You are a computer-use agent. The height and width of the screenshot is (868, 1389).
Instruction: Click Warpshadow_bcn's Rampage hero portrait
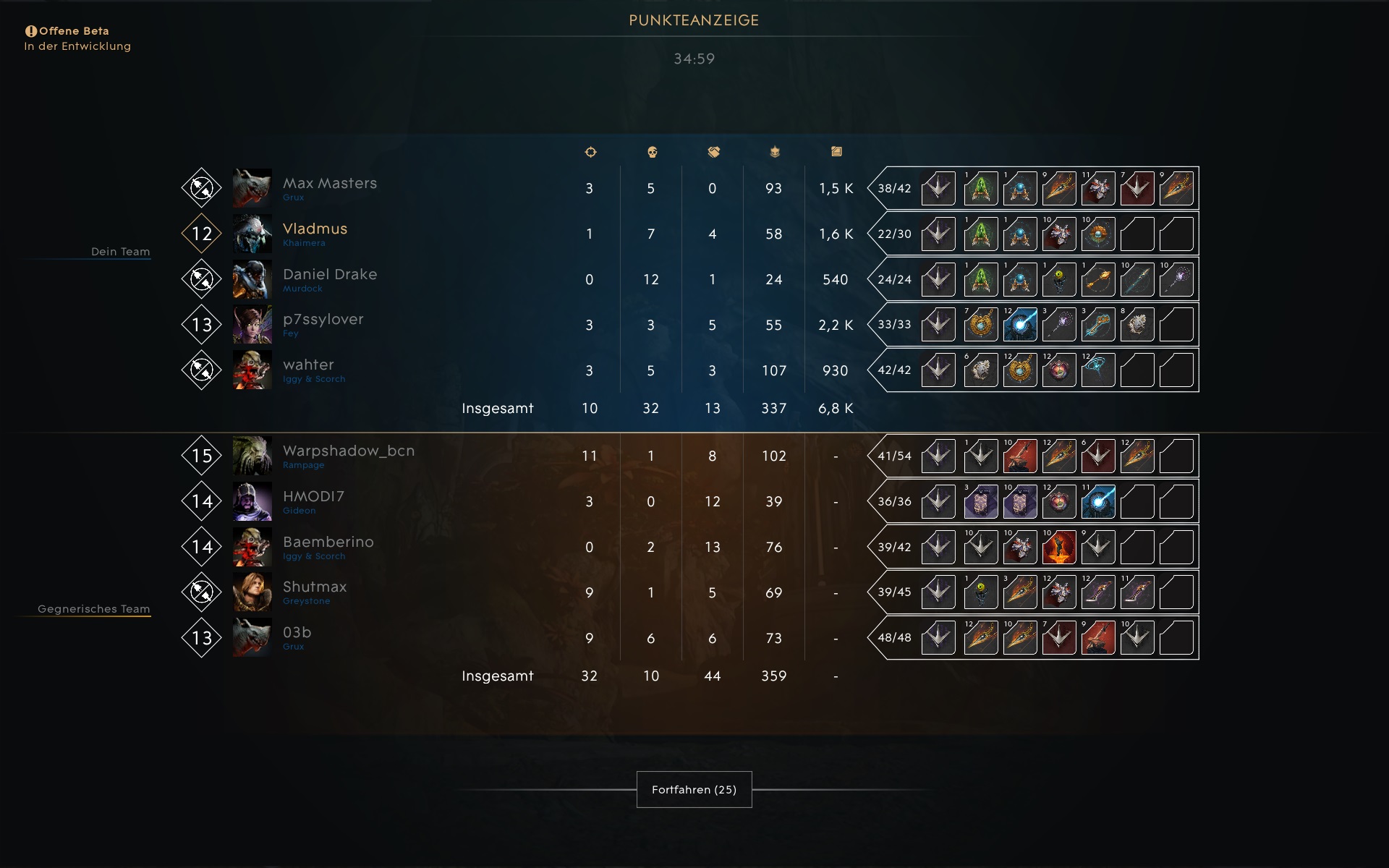click(x=252, y=456)
